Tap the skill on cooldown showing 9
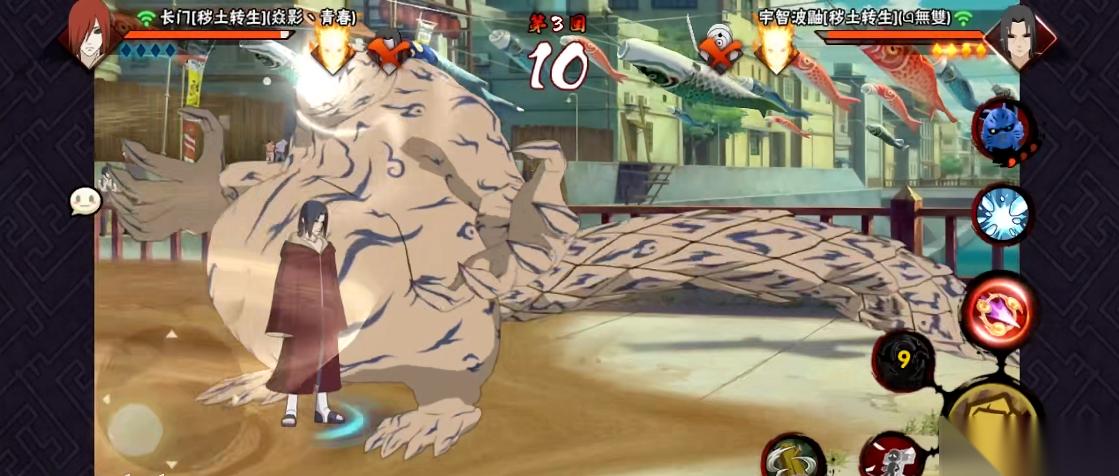The width and height of the screenshot is (1119, 476). (x=903, y=361)
